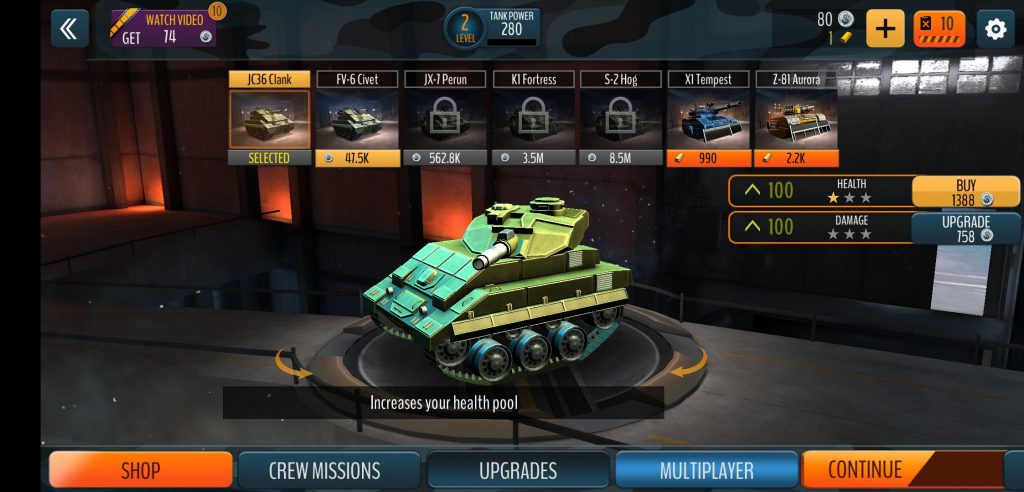View the X1 Tempest premium tank

(x=708, y=119)
